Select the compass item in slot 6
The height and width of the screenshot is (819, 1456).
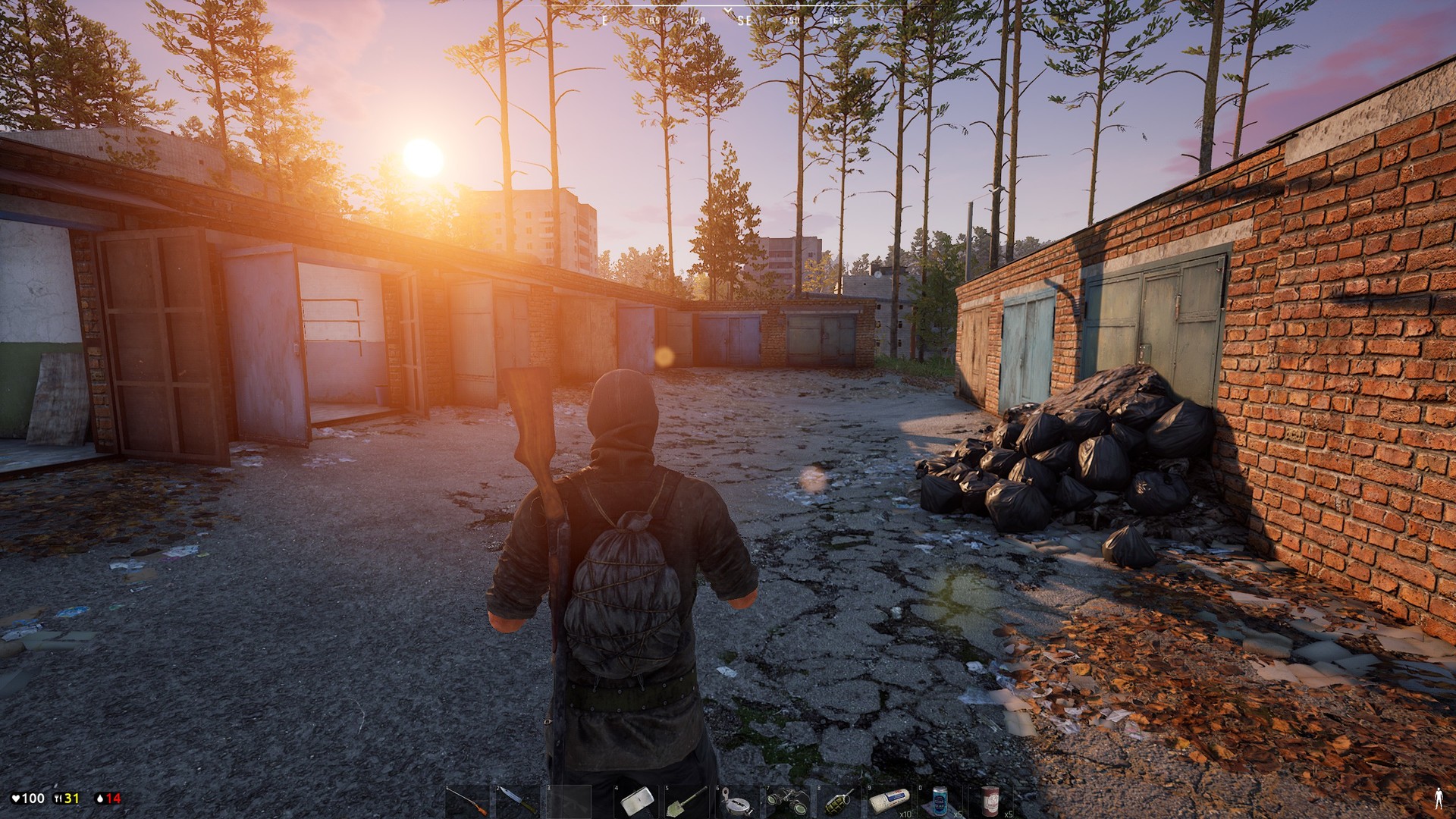point(738,800)
